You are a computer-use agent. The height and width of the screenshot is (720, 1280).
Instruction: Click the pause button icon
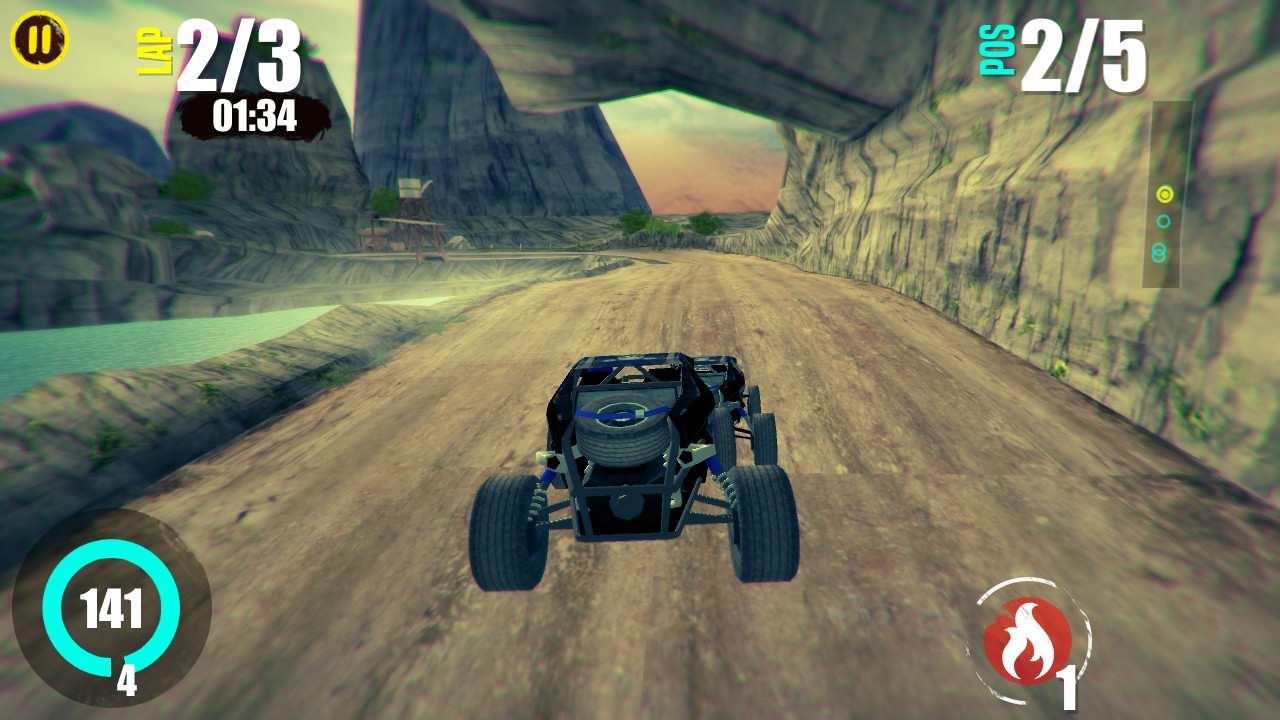coord(38,40)
